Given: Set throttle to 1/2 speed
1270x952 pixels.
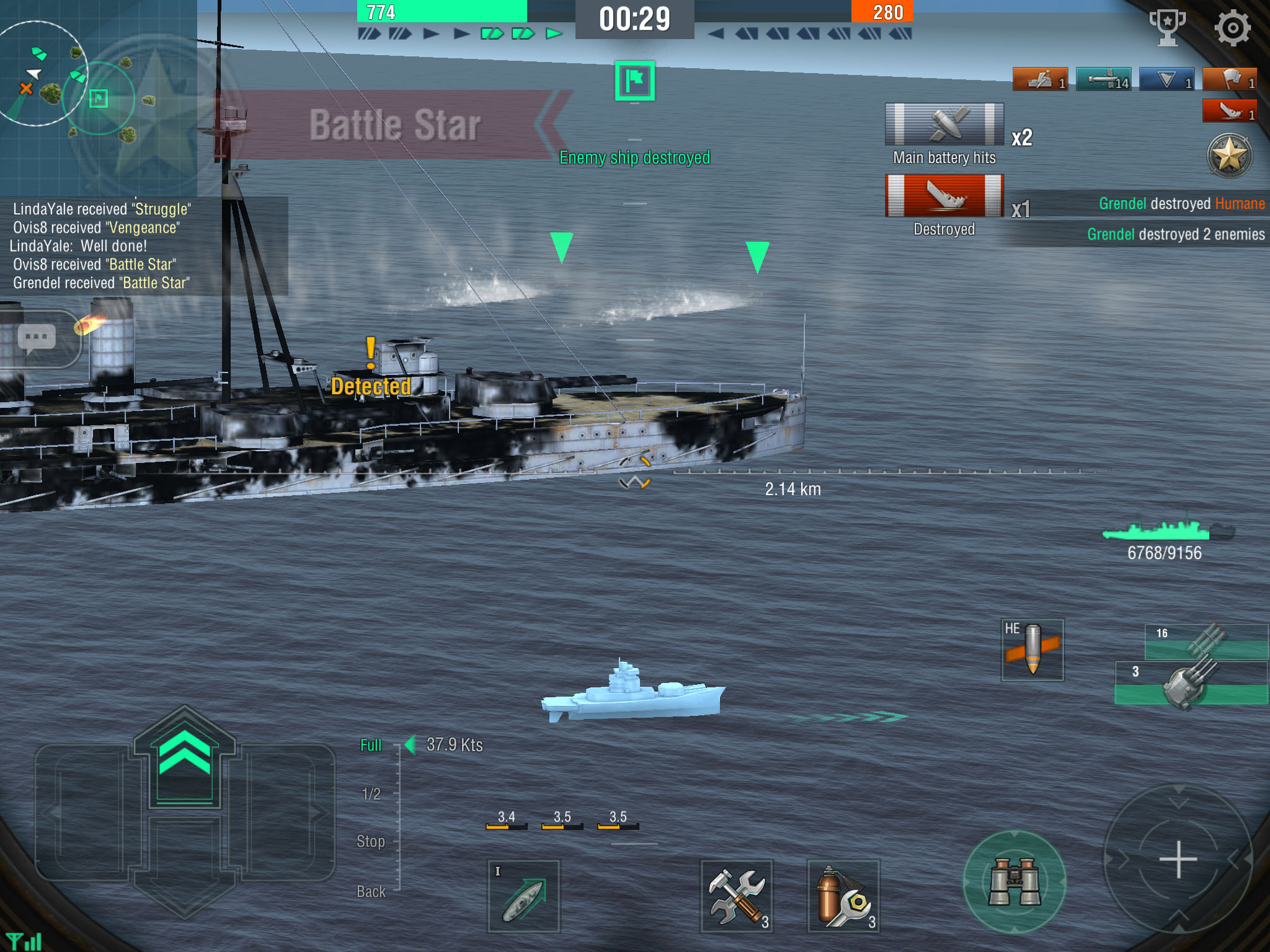Looking at the screenshot, I should point(371,794).
